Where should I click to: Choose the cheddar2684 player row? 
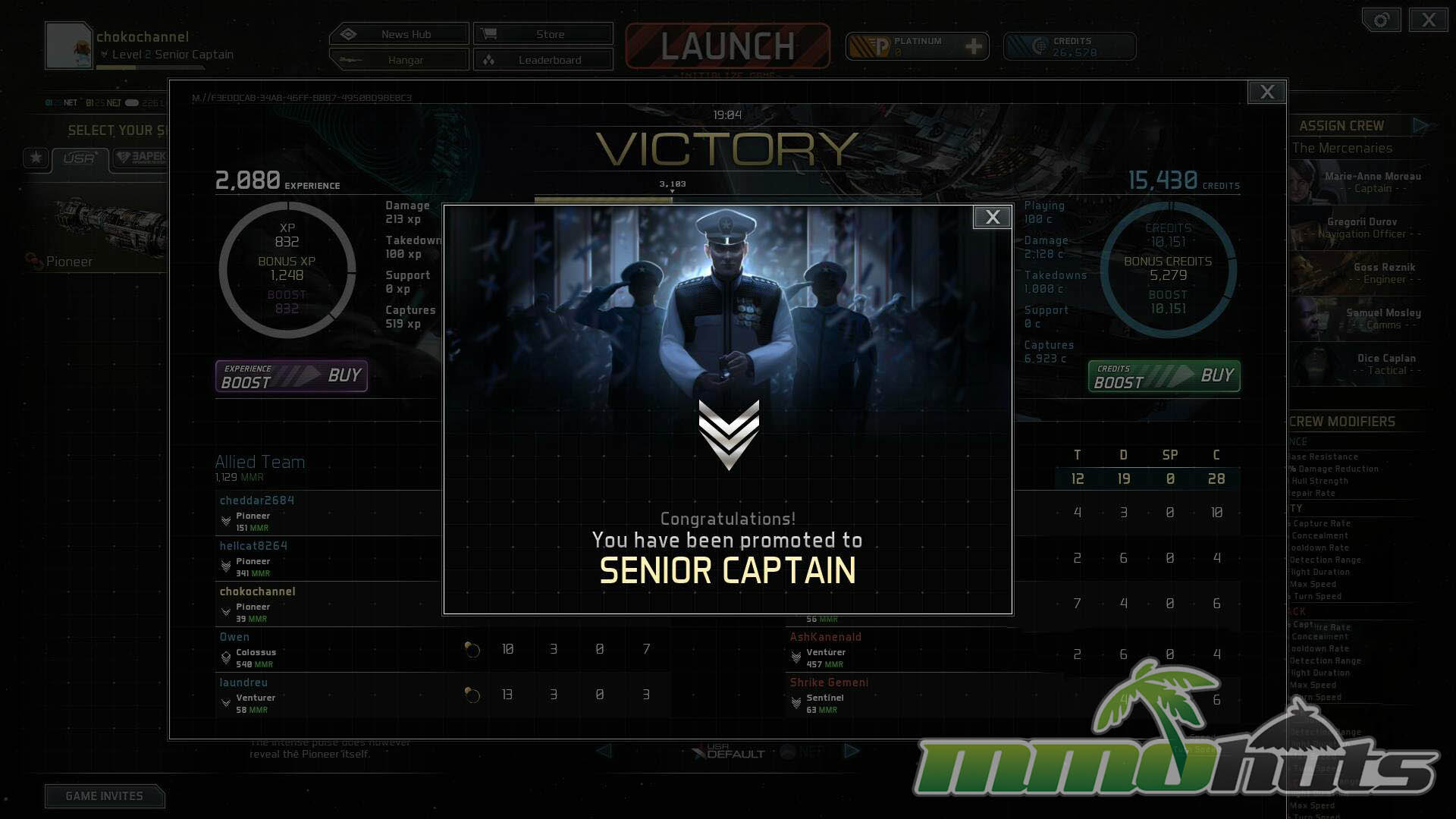(x=328, y=513)
